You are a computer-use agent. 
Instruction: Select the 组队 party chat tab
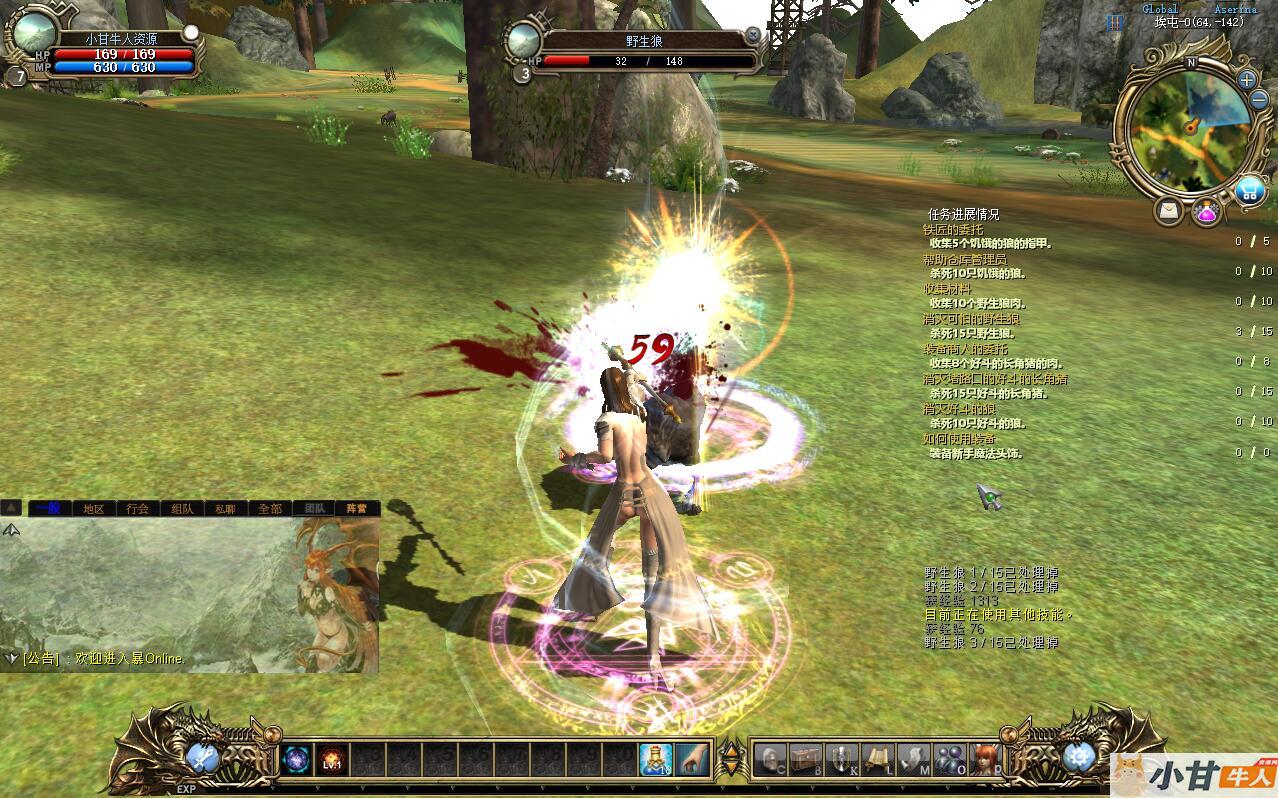click(x=182, y=508)
